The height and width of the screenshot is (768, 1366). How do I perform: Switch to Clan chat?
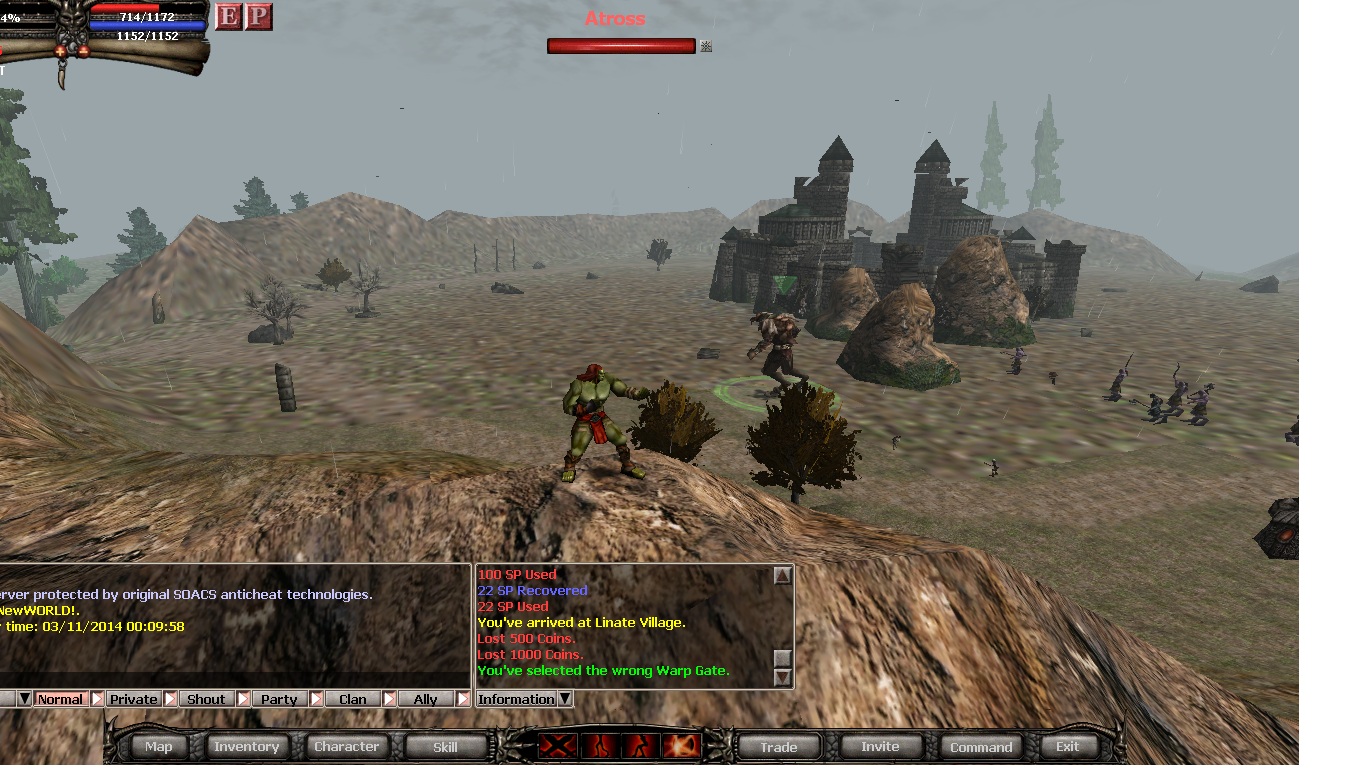[352, 699]
